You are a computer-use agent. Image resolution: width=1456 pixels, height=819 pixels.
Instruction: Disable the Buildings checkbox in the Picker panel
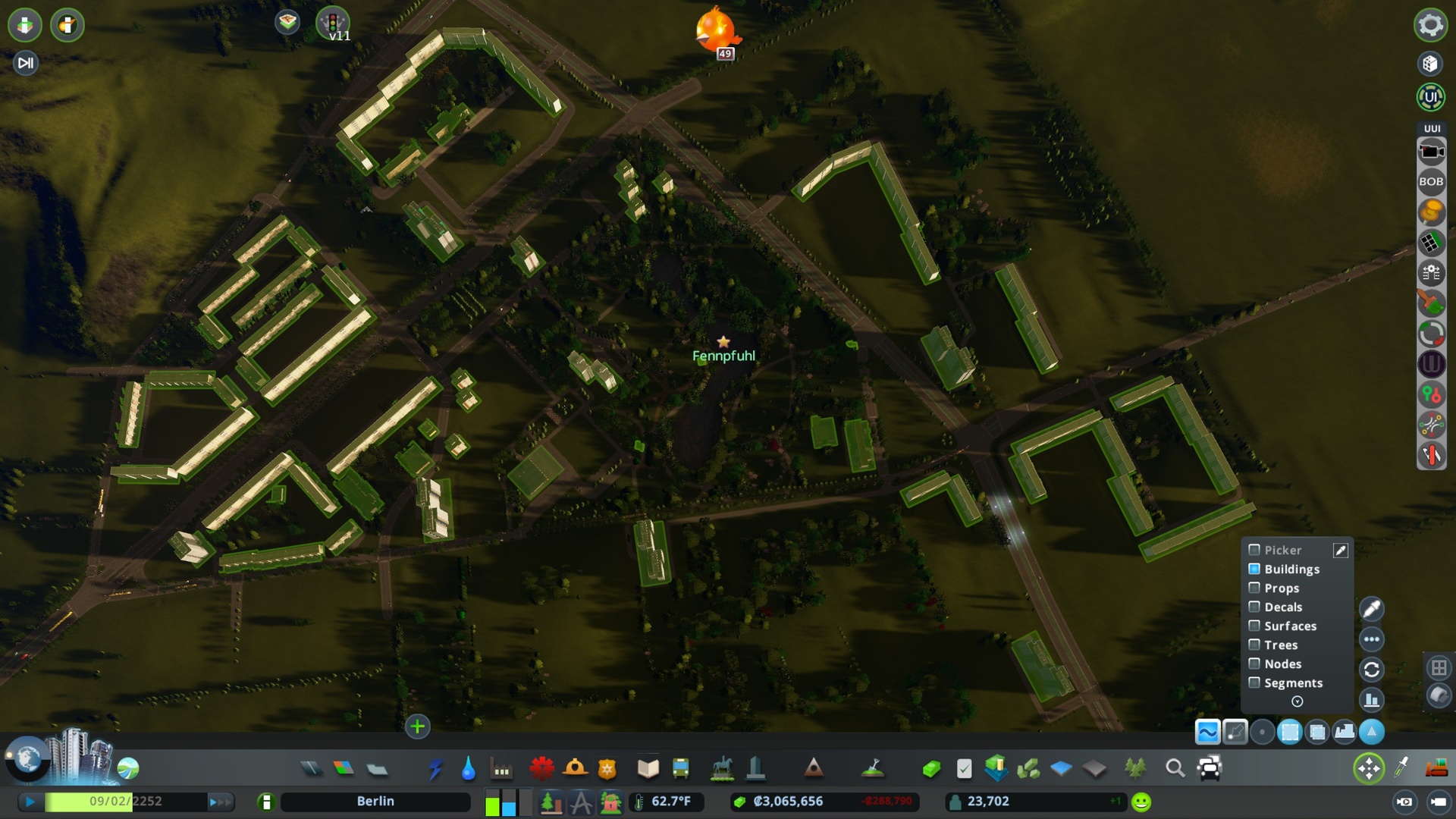1254,569
